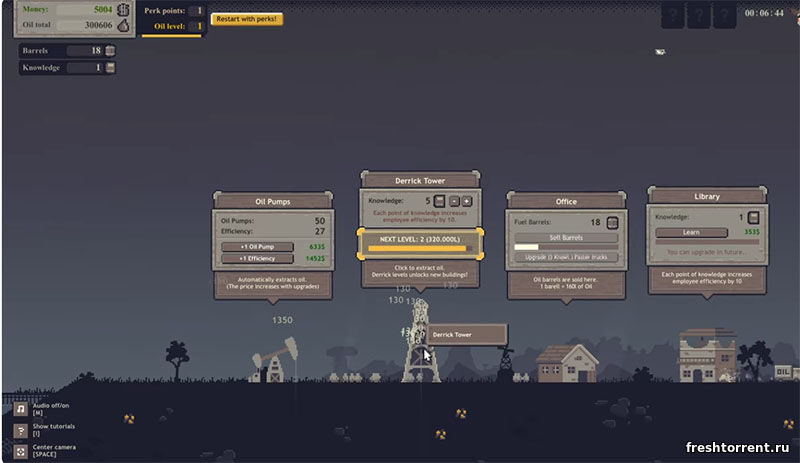800x463 pixels.
Task: Show tutorials using the question mark icon
Action: click(20, 429)
